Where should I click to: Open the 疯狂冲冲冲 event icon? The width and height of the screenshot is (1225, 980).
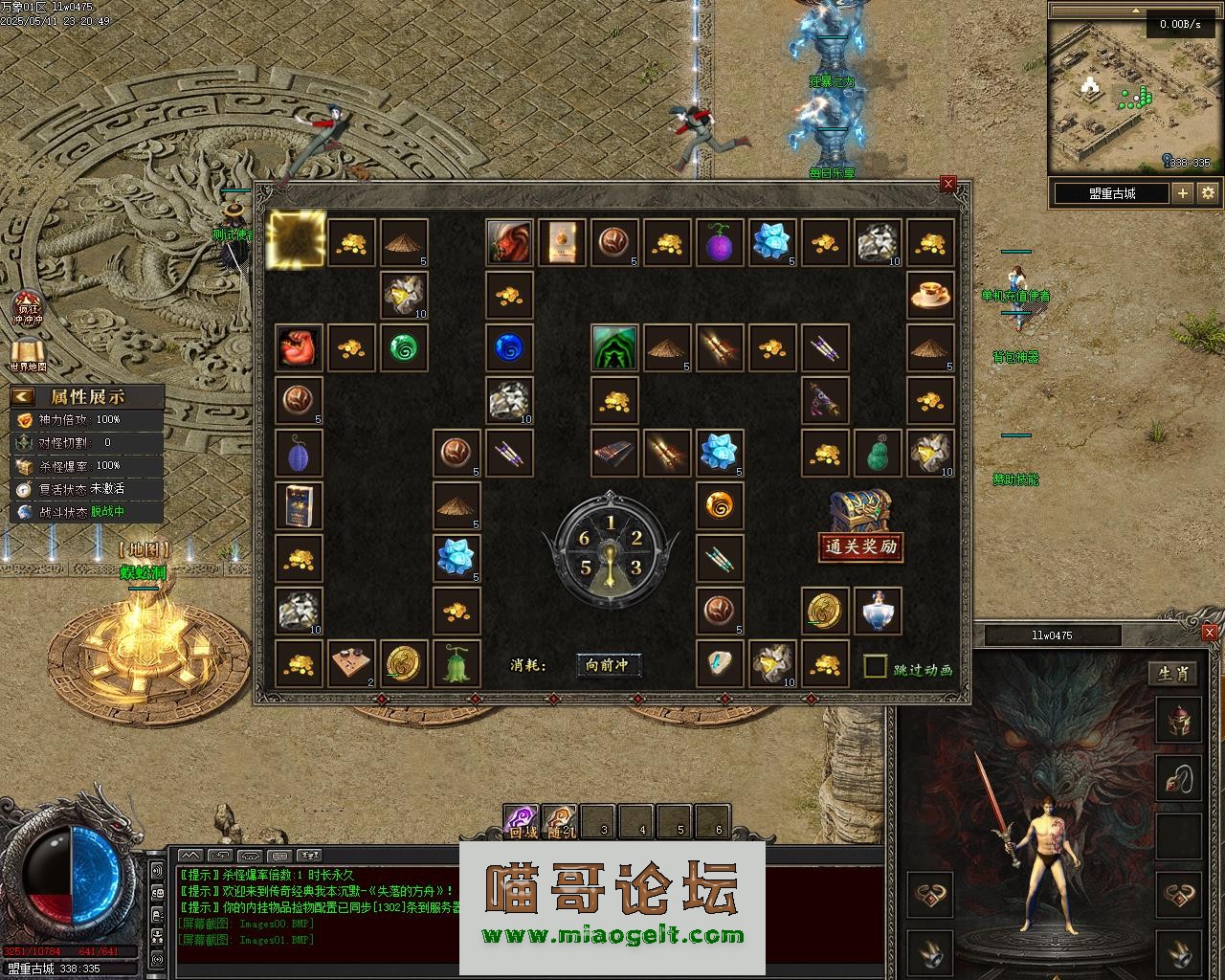tap(28, 308)
